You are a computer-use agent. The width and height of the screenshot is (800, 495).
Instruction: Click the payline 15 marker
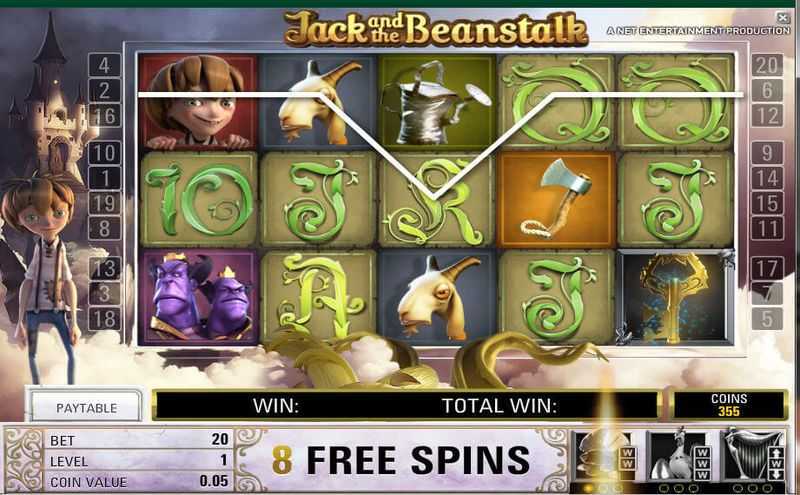pos(767,203)
